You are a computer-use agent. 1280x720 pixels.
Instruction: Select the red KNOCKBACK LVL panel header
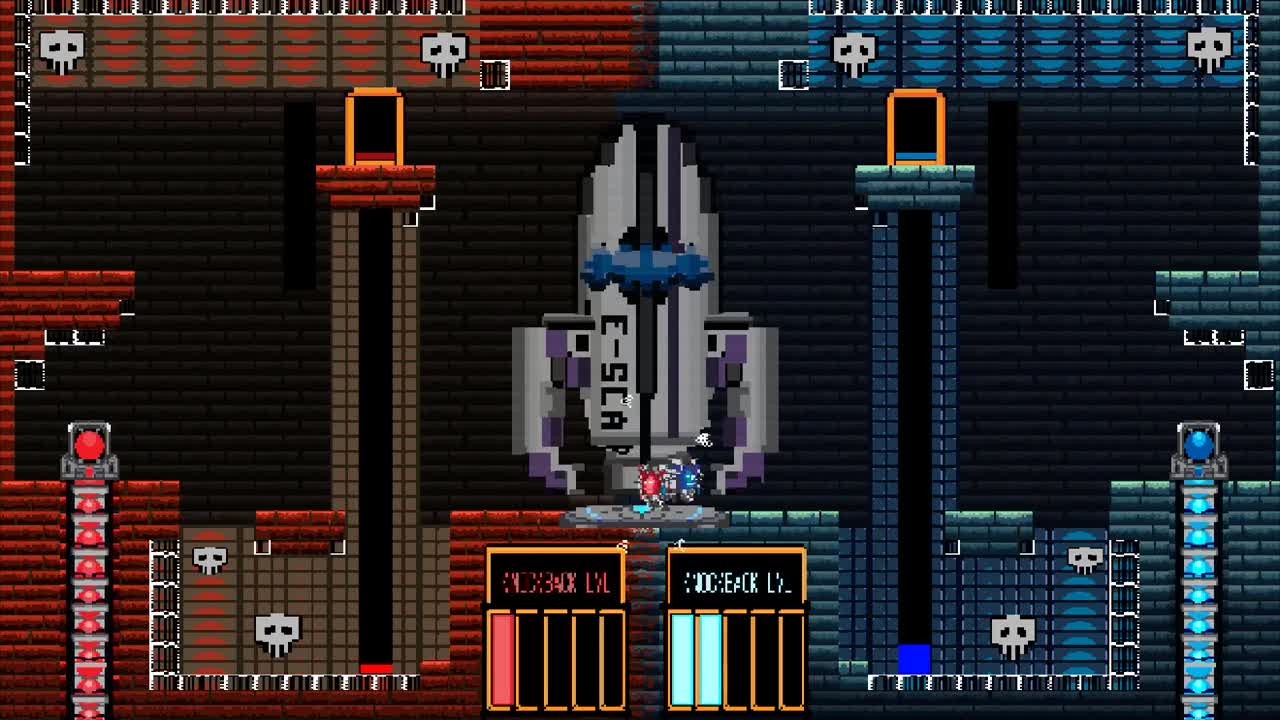[x=556, y=580]
